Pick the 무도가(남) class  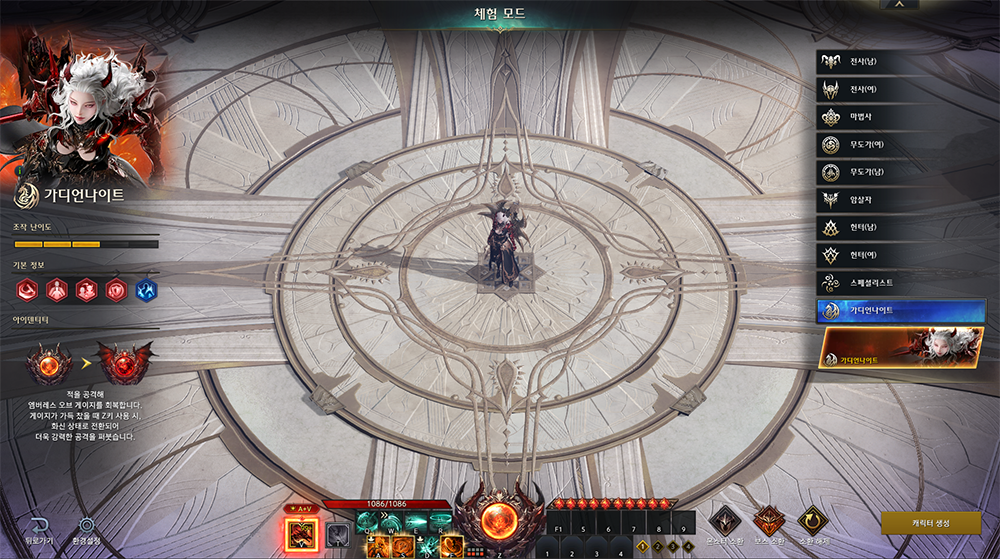coord(898,172)
